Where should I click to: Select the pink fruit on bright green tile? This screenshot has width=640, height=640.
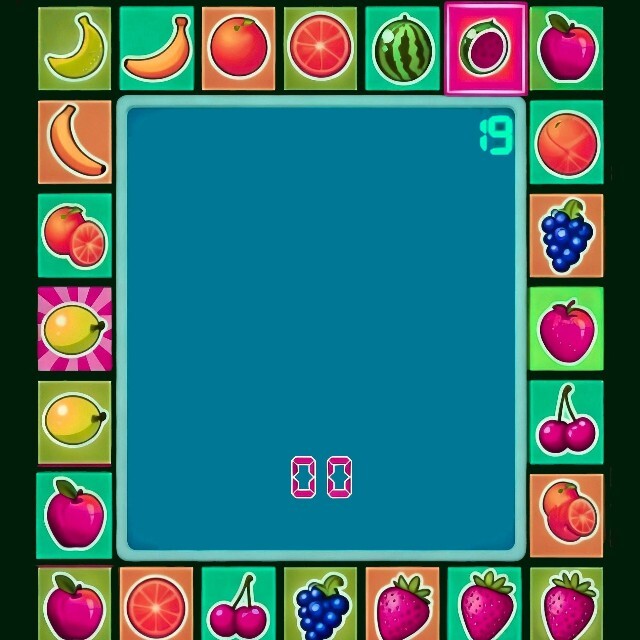pos(566,328)
